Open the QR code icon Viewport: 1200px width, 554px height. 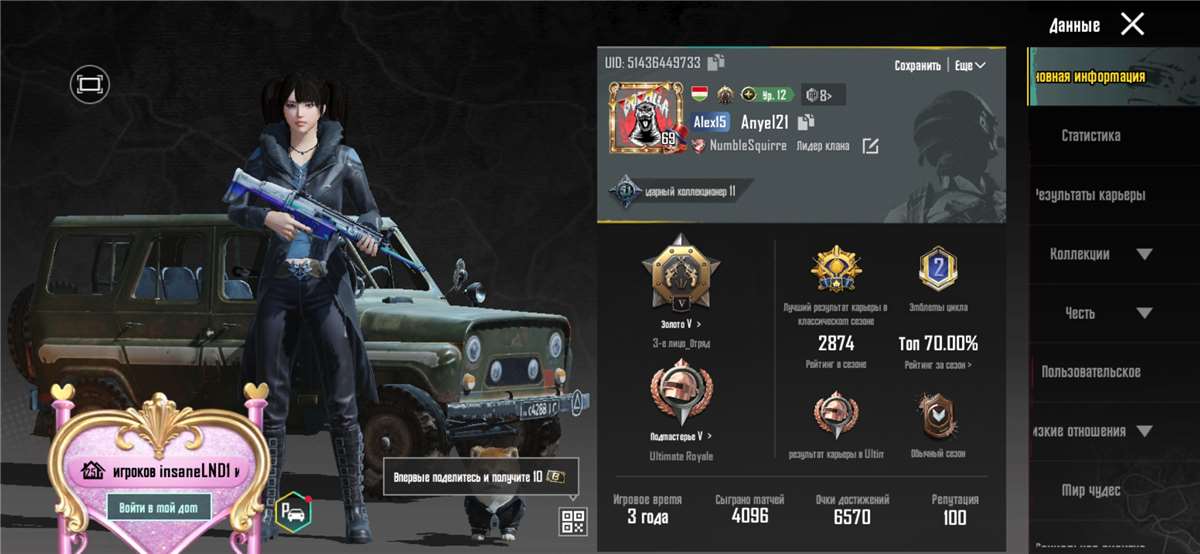[573, 520]
